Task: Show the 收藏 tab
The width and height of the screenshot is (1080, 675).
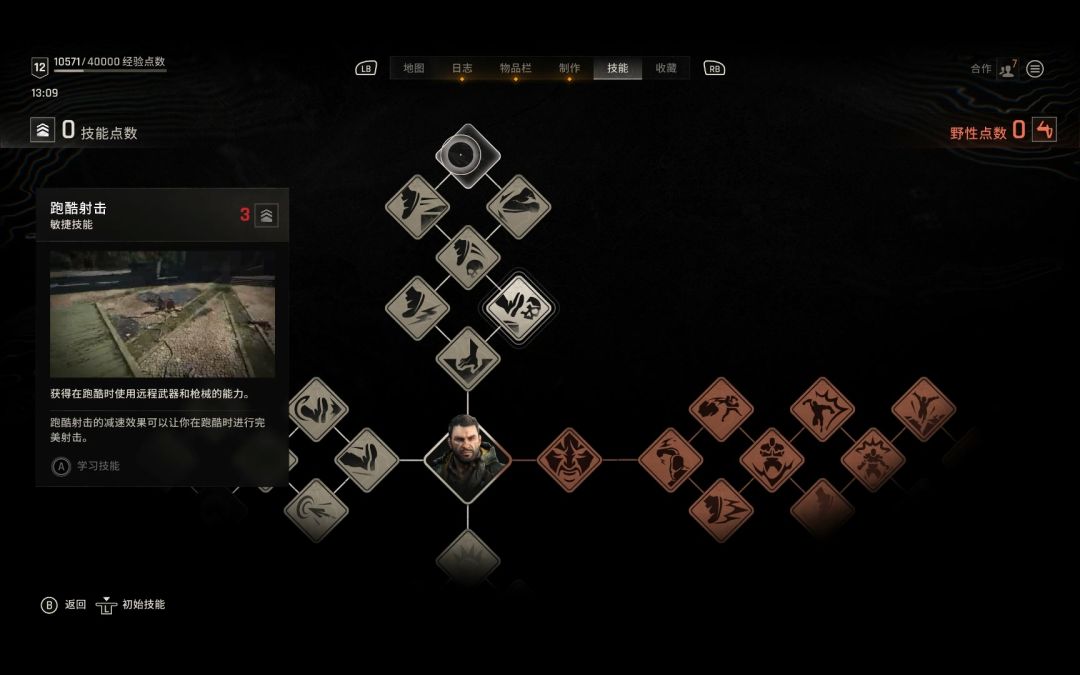Action: click(x=666, y=68)
